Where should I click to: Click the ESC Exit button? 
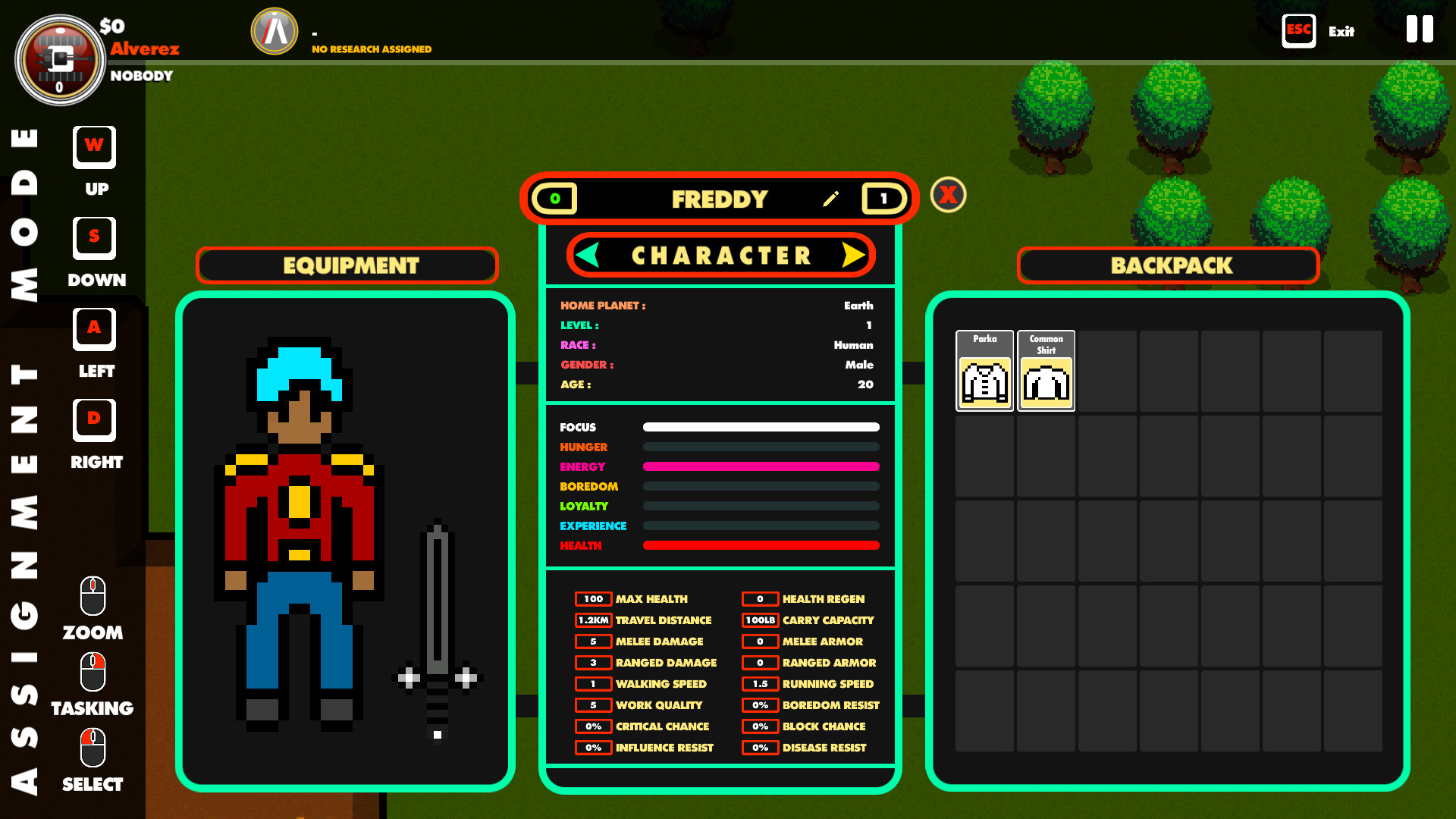(1299, 30)
